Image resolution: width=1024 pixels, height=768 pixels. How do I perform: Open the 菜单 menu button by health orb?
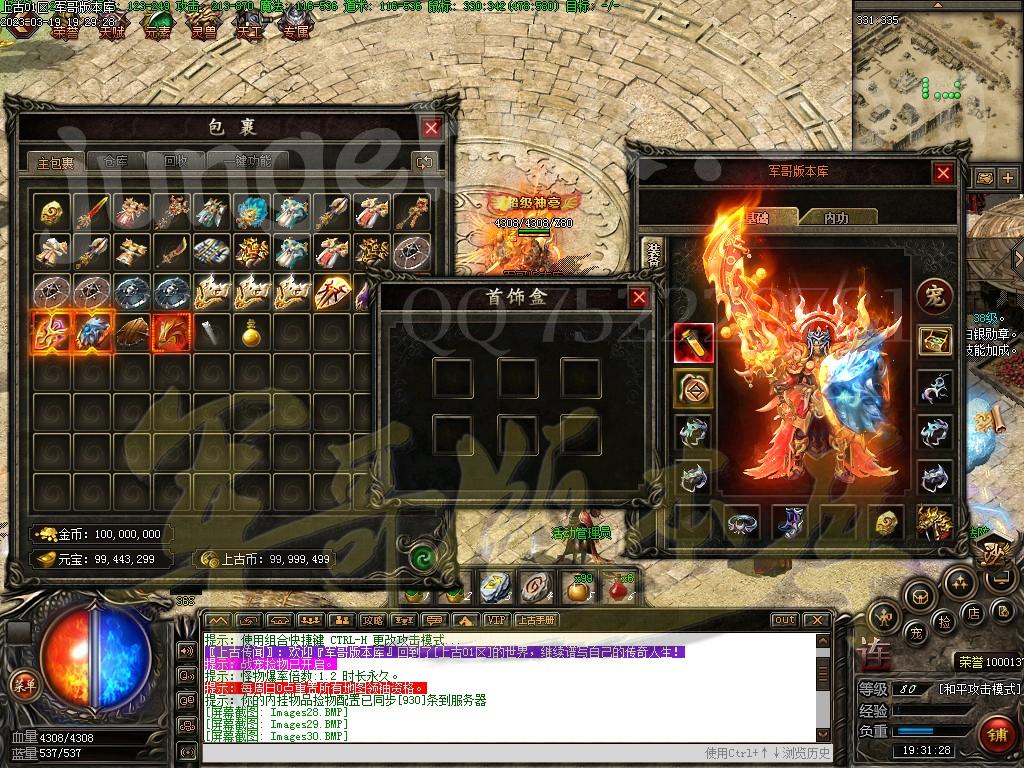click(22, 685)
